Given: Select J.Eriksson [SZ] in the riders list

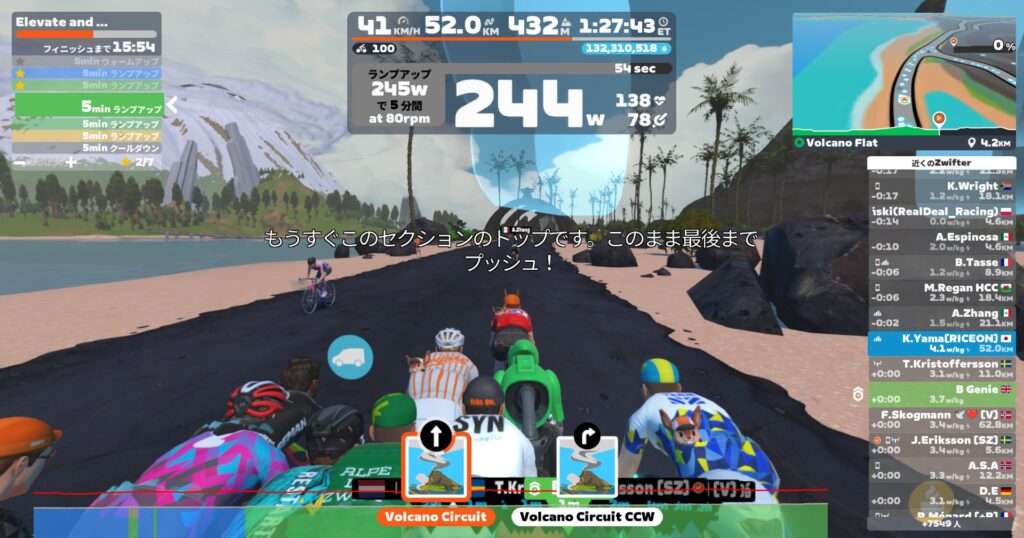Looking at the screenshot, I should (942, 445).
